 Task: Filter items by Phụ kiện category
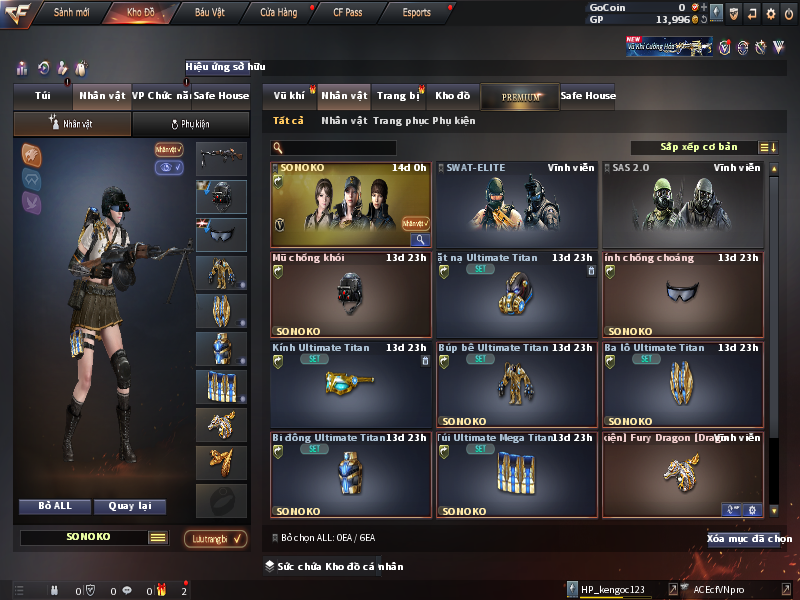[453, 121]
